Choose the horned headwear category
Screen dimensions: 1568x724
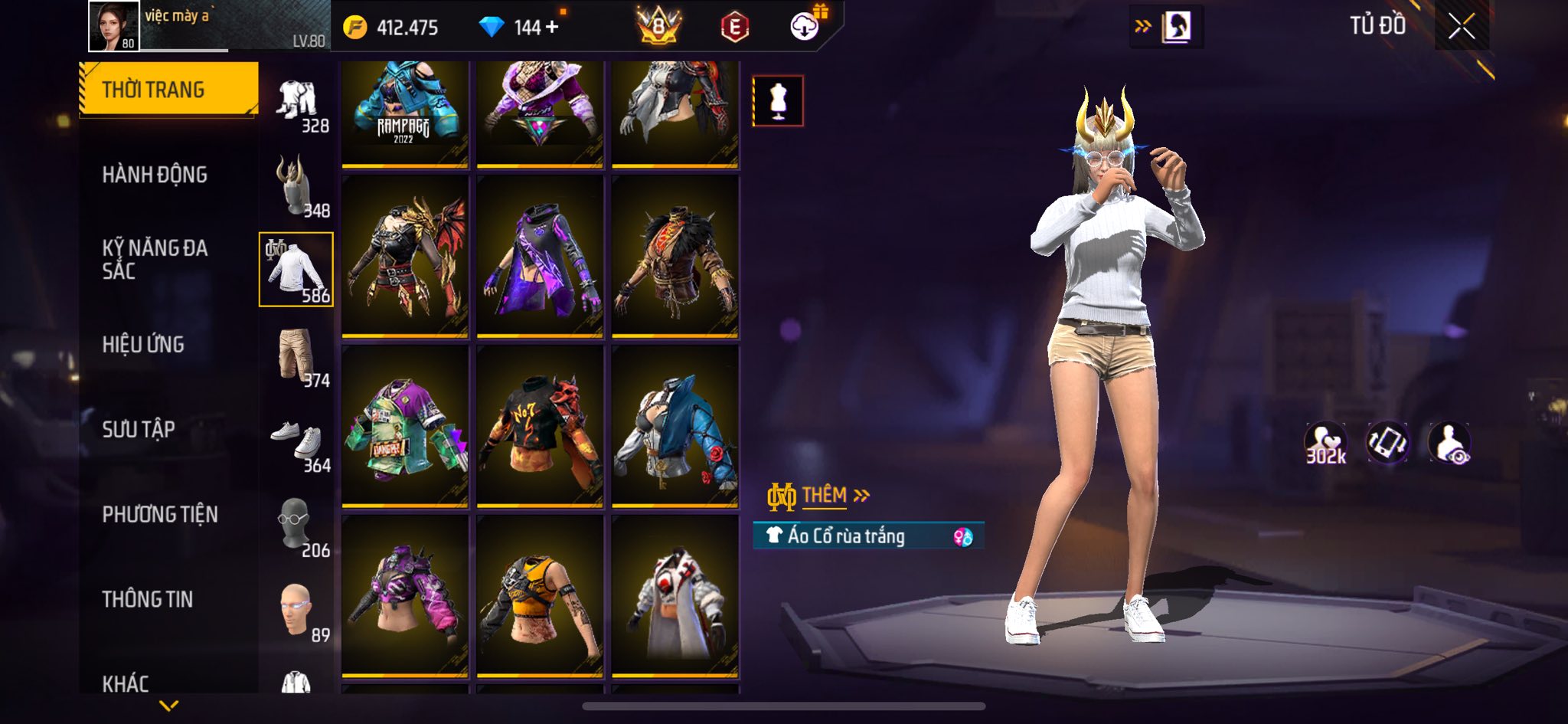296,186
